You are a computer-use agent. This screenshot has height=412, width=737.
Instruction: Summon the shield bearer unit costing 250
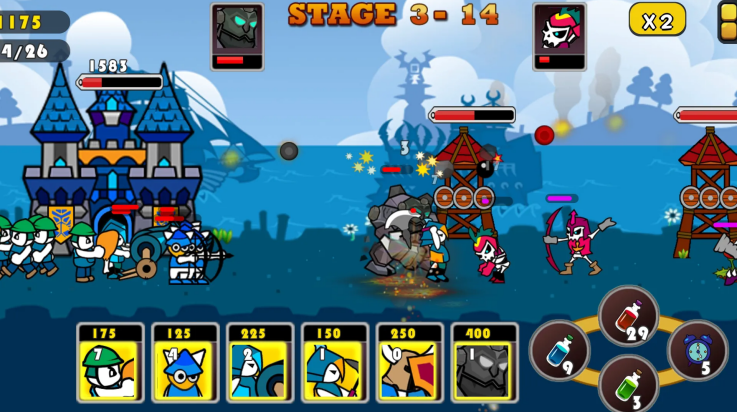tap(410, 362)
